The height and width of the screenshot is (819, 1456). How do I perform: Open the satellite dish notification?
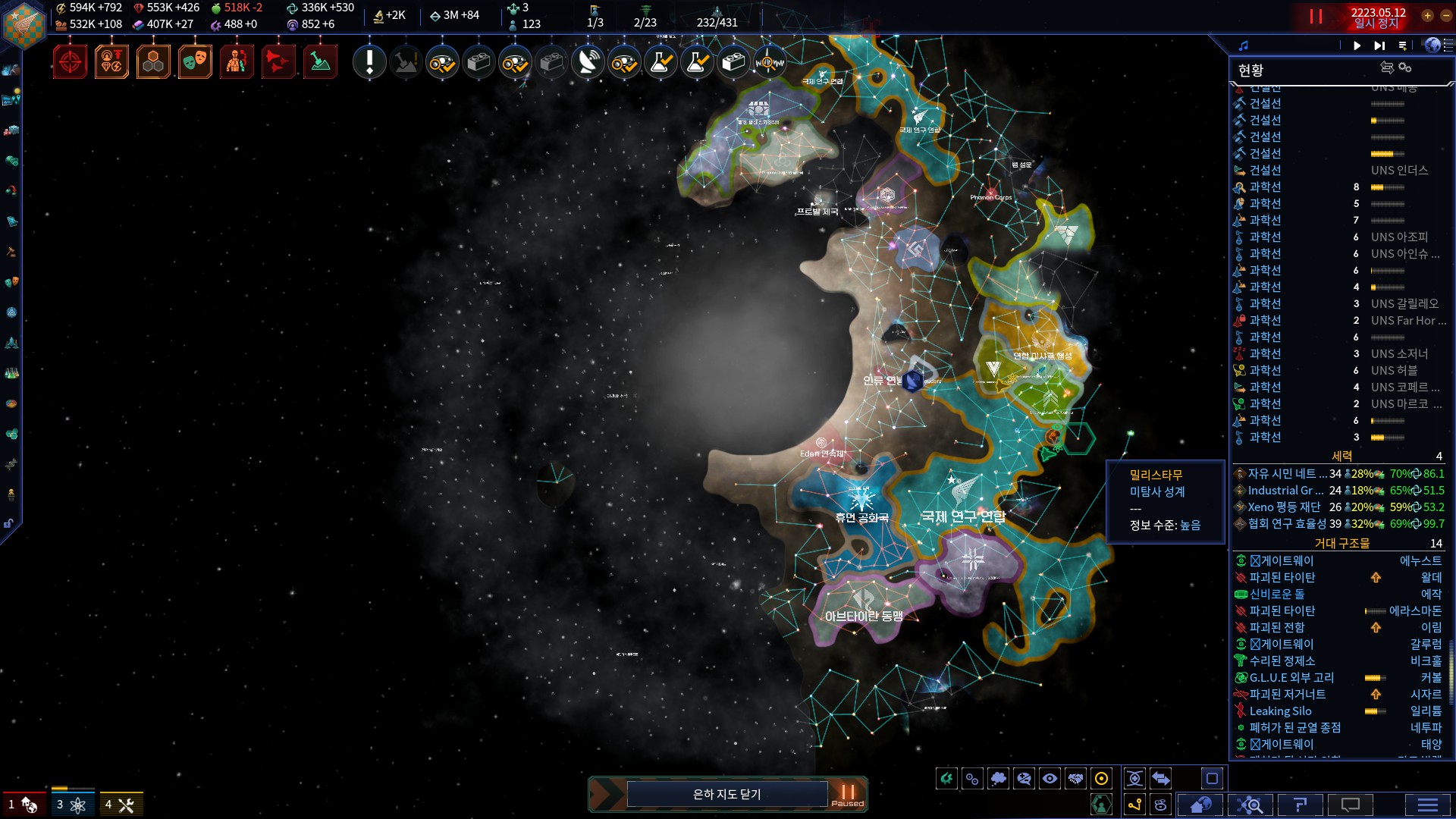click(588, 62)
